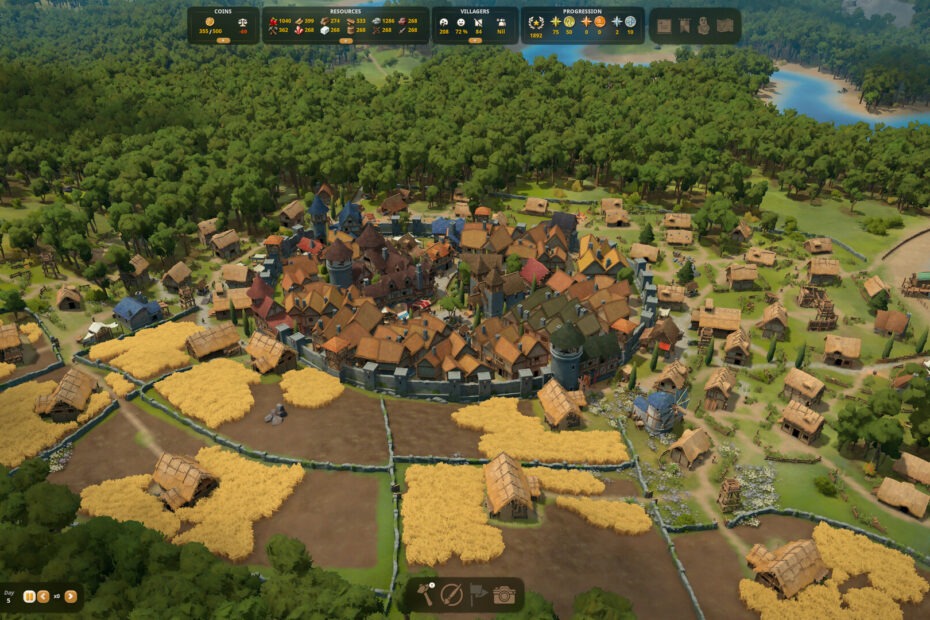This screenshot has width=930, height=620.
Task: Select the crossed-circle tool icon
Action: [x=452, y=595]
